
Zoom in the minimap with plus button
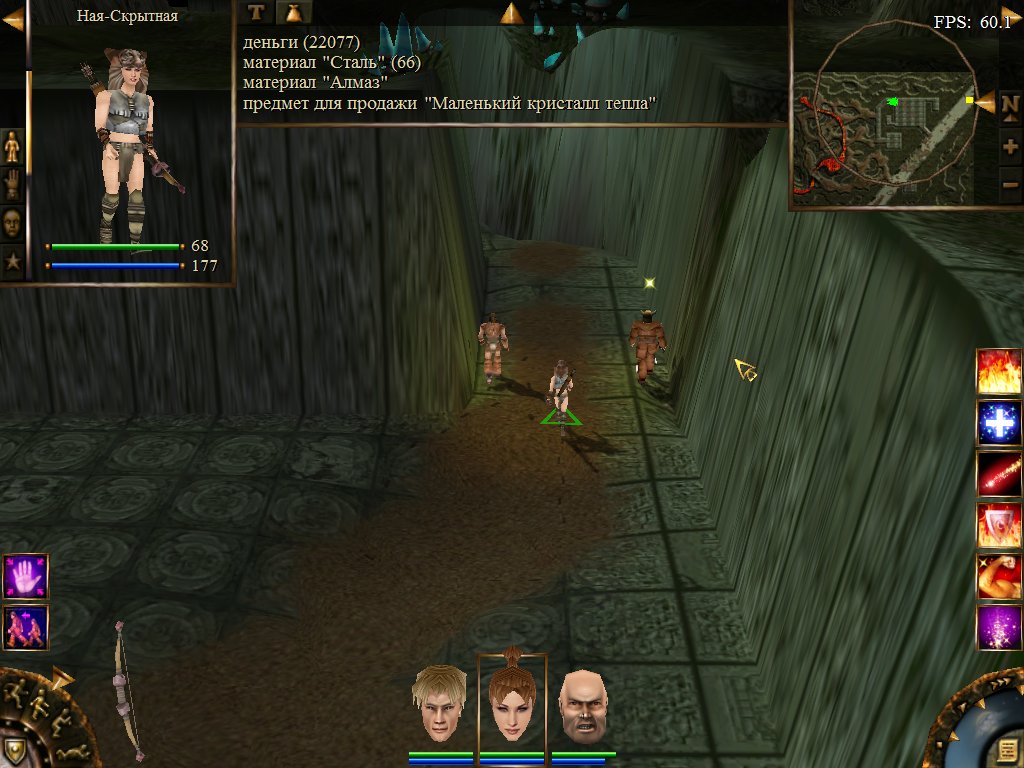tap(1010, 149)
